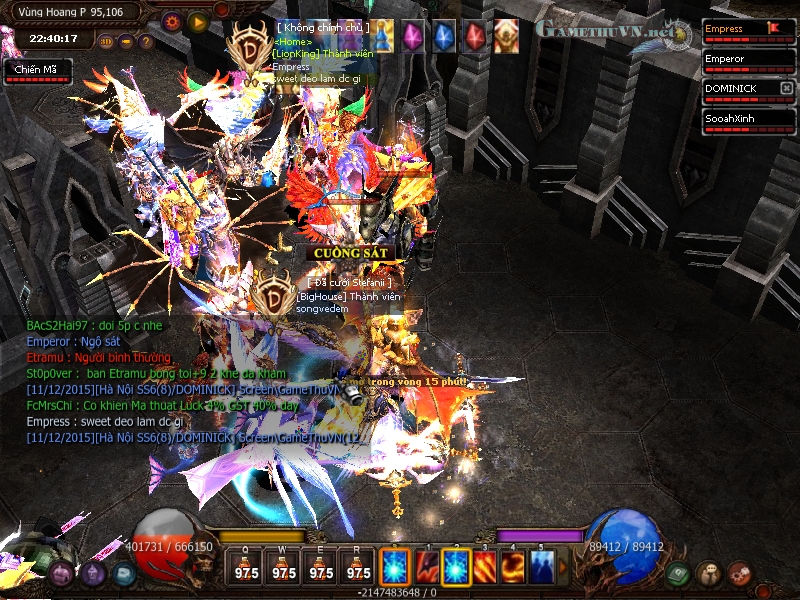Select the red dark-wing skill in slot 1

427,567
